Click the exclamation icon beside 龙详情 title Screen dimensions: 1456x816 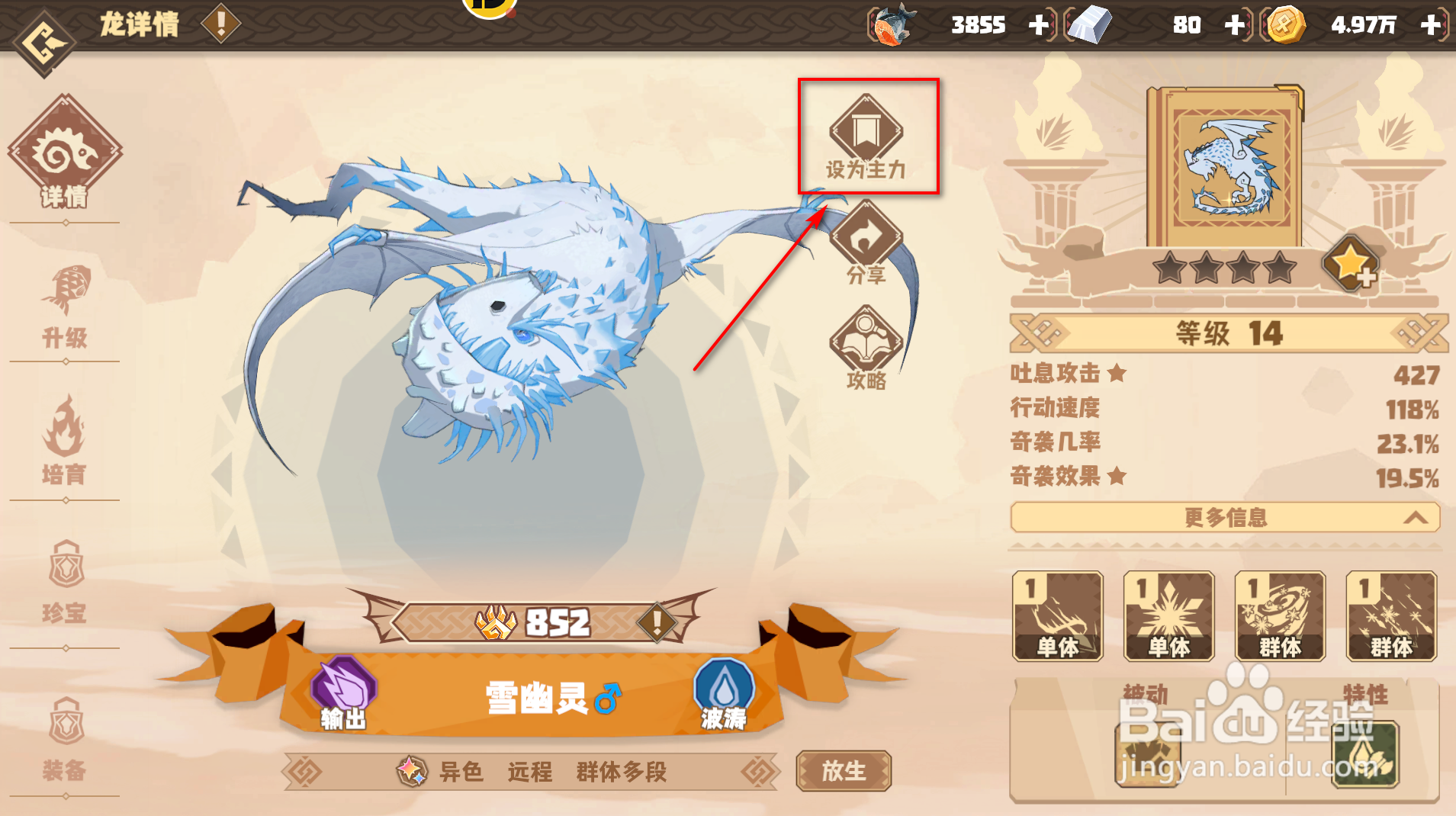(219, 24)
